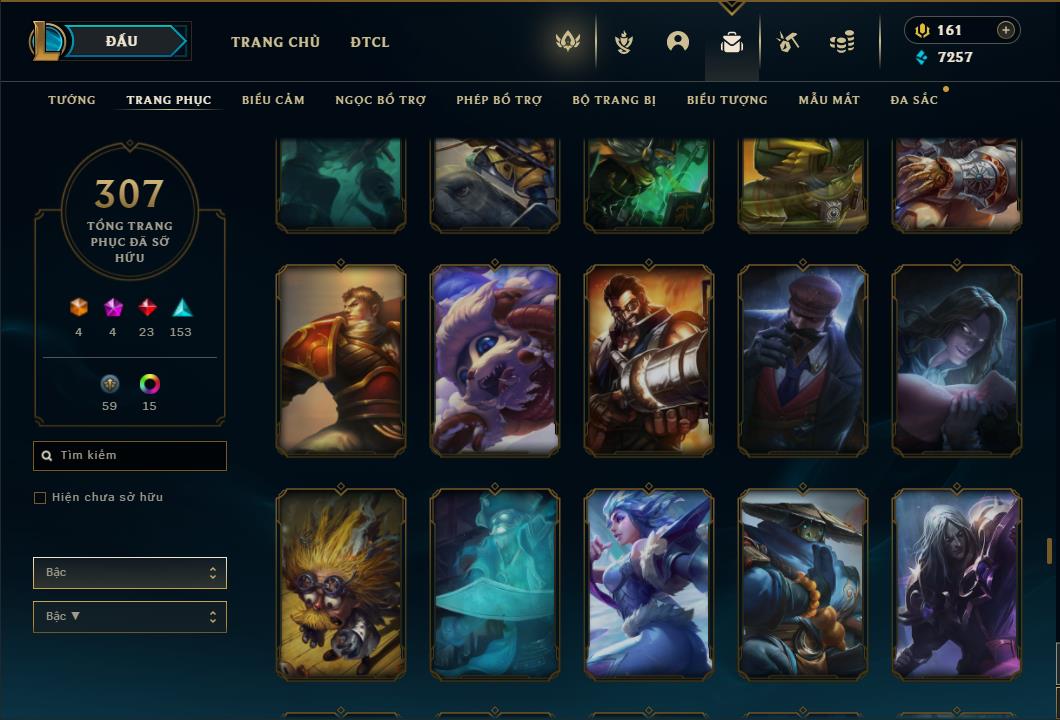This screenshot has width=1060, height=720.
Task: Show the PHÉP BỔ TRỢ tab
Action: coord(499,100)
